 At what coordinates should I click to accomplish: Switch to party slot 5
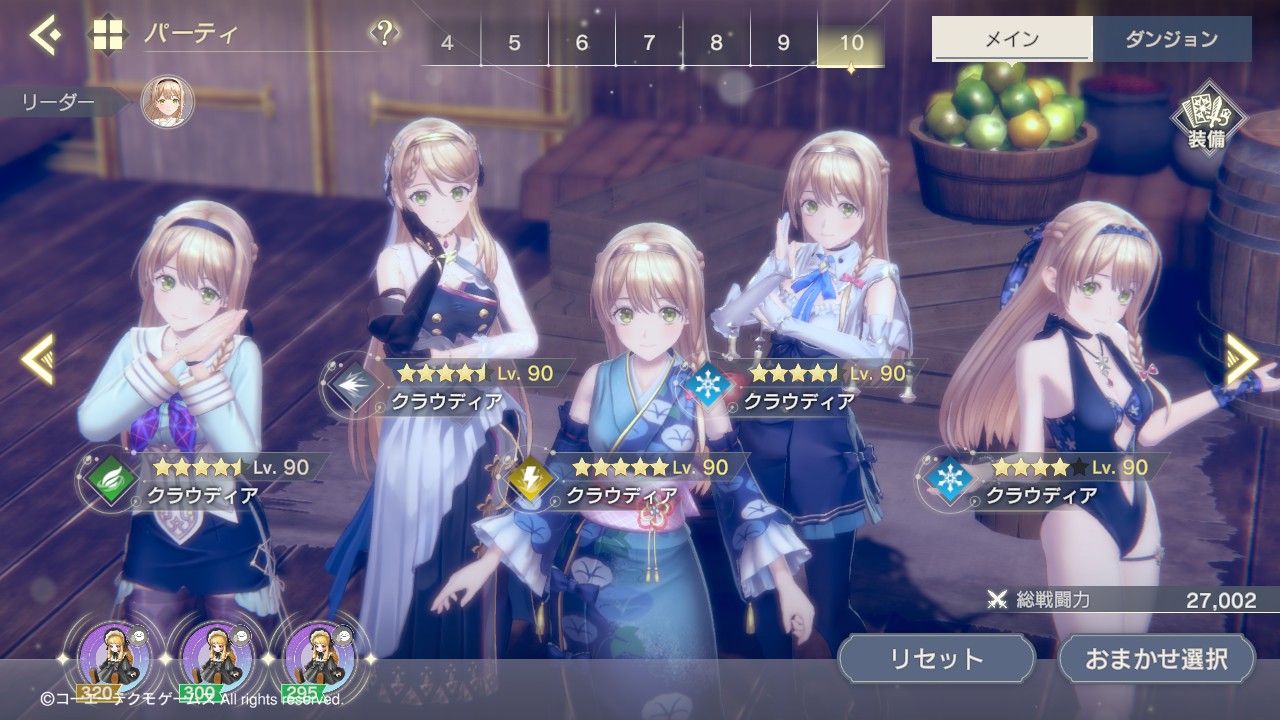(x=514, y=43)
